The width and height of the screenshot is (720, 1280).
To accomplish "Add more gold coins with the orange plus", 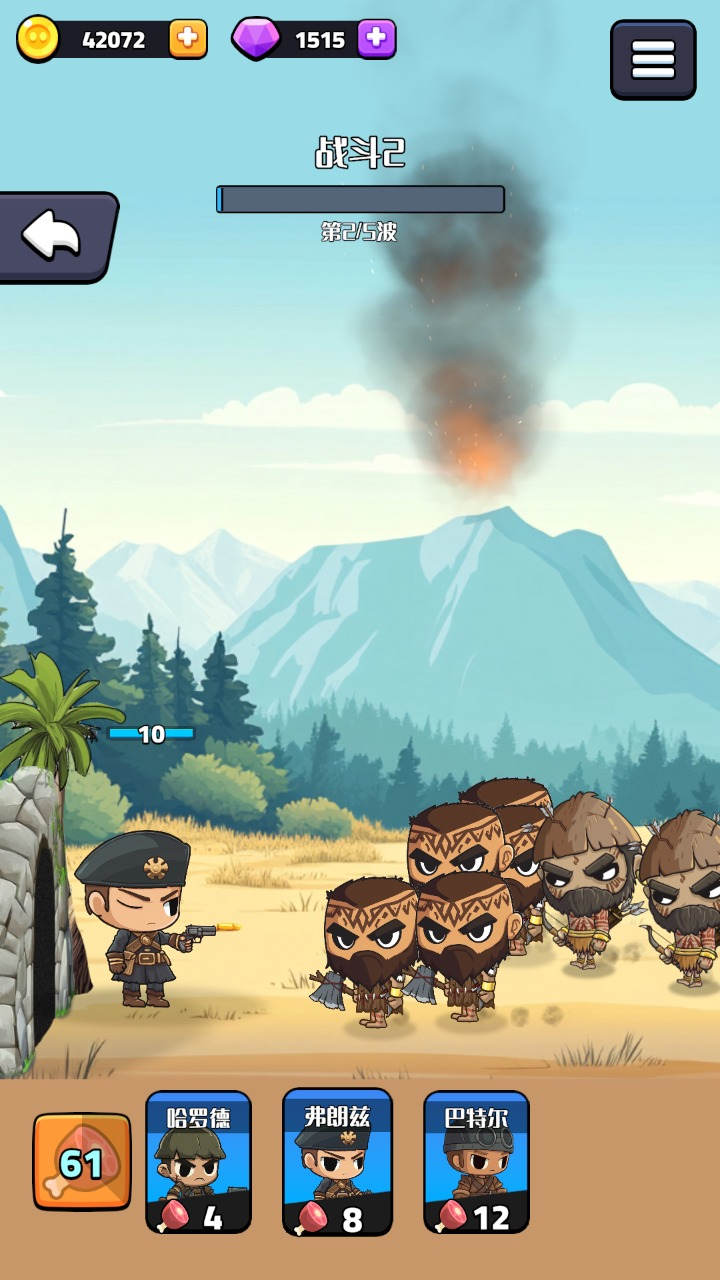I will click(187, 40).
